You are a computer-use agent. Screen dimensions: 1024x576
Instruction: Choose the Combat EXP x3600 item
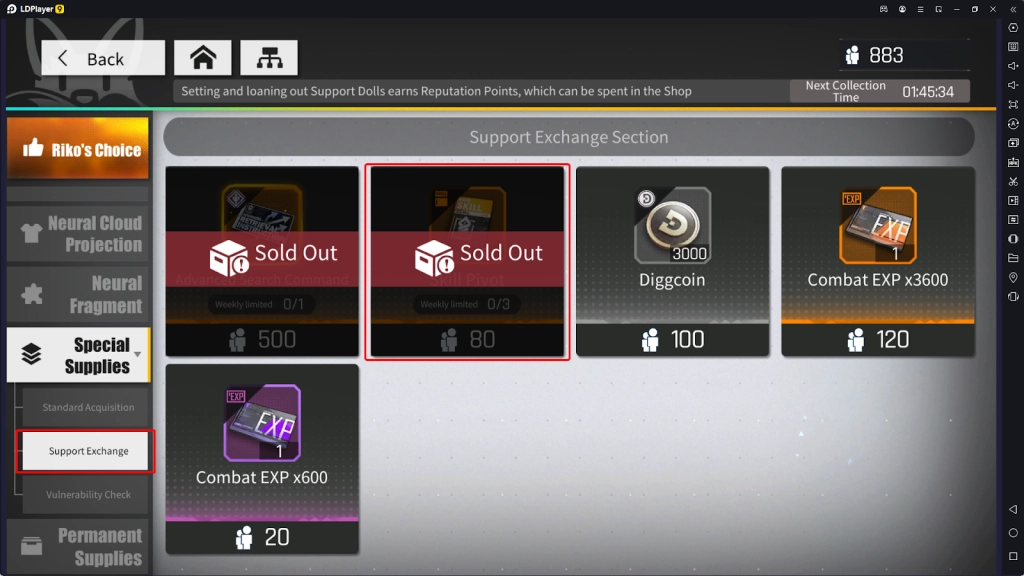[877, 262]
